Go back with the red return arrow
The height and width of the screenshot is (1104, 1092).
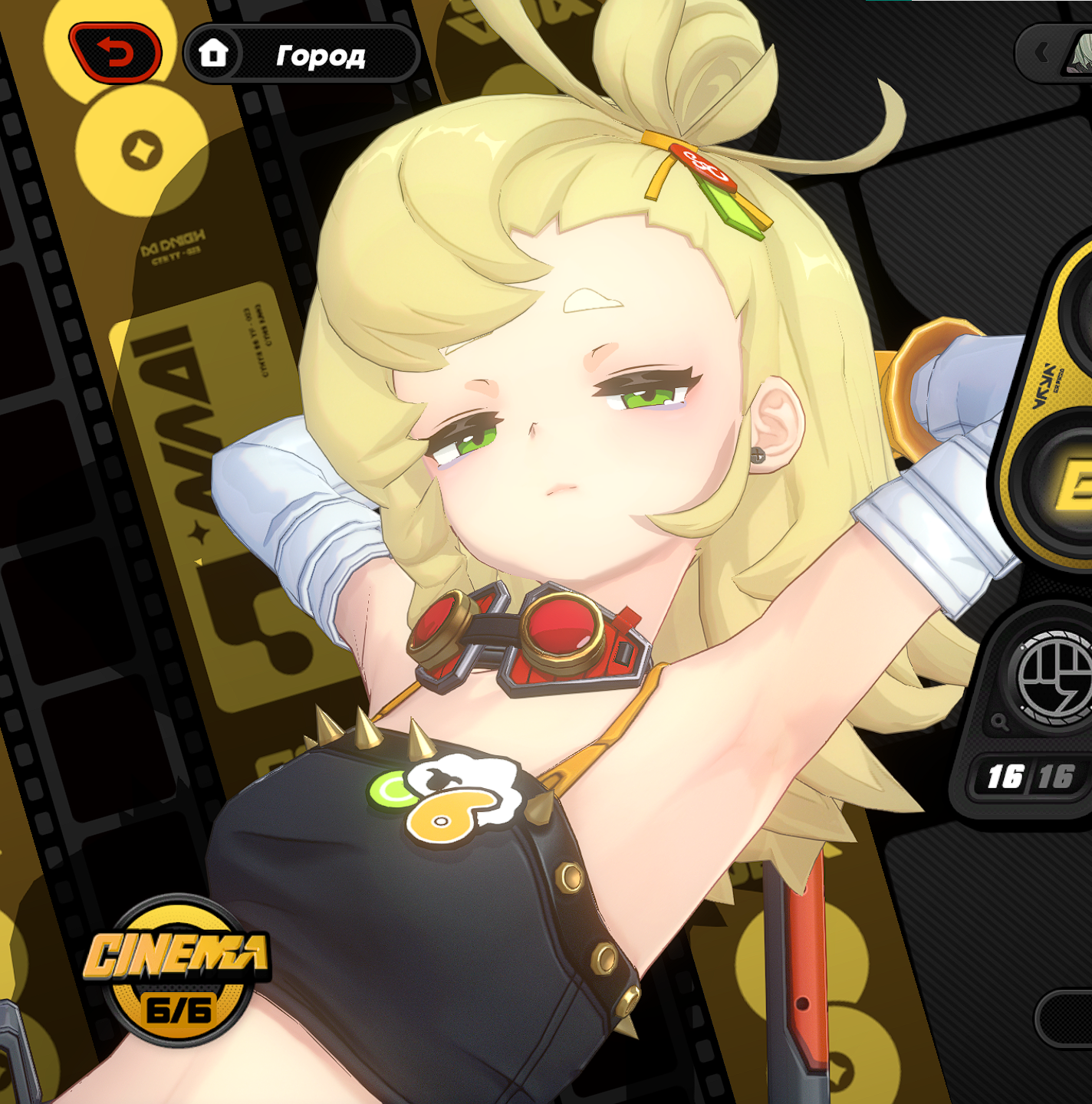coord(116,53)
